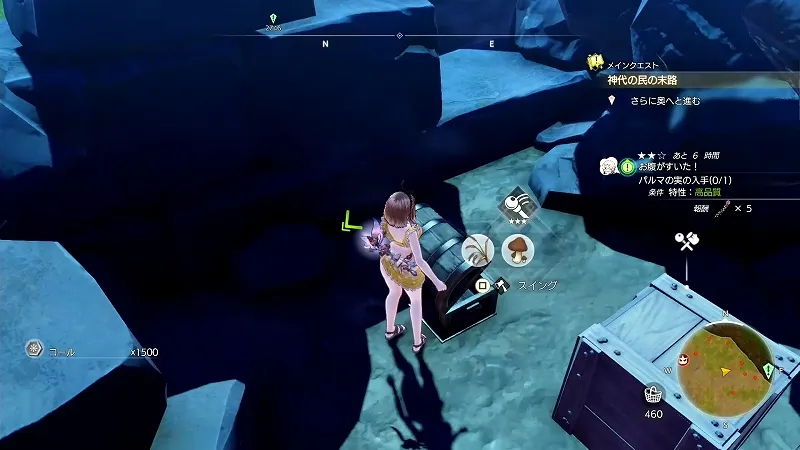Click the crossed hammer and axe tool icon
This screenshot has height=450, width=800.
686,241
